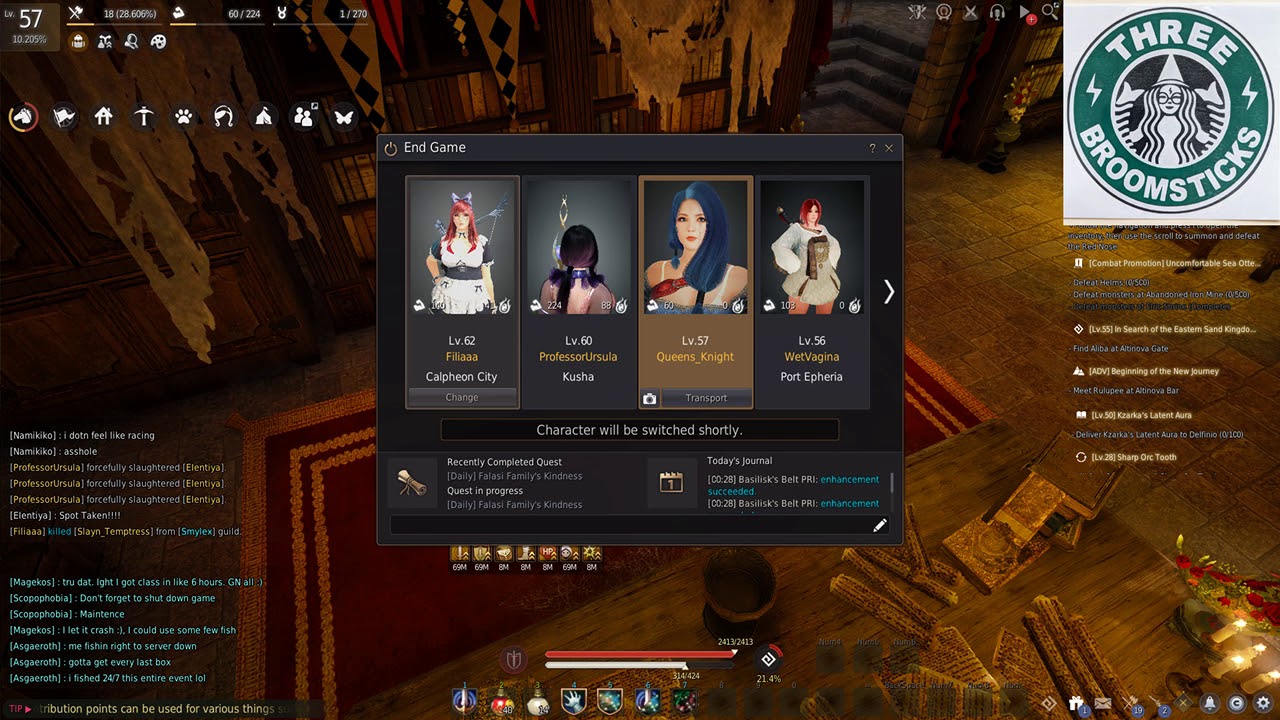Close the End Game window
The height and width of the screenshot is (720, 1280).
pyautogui.click(x=889, y=148)
